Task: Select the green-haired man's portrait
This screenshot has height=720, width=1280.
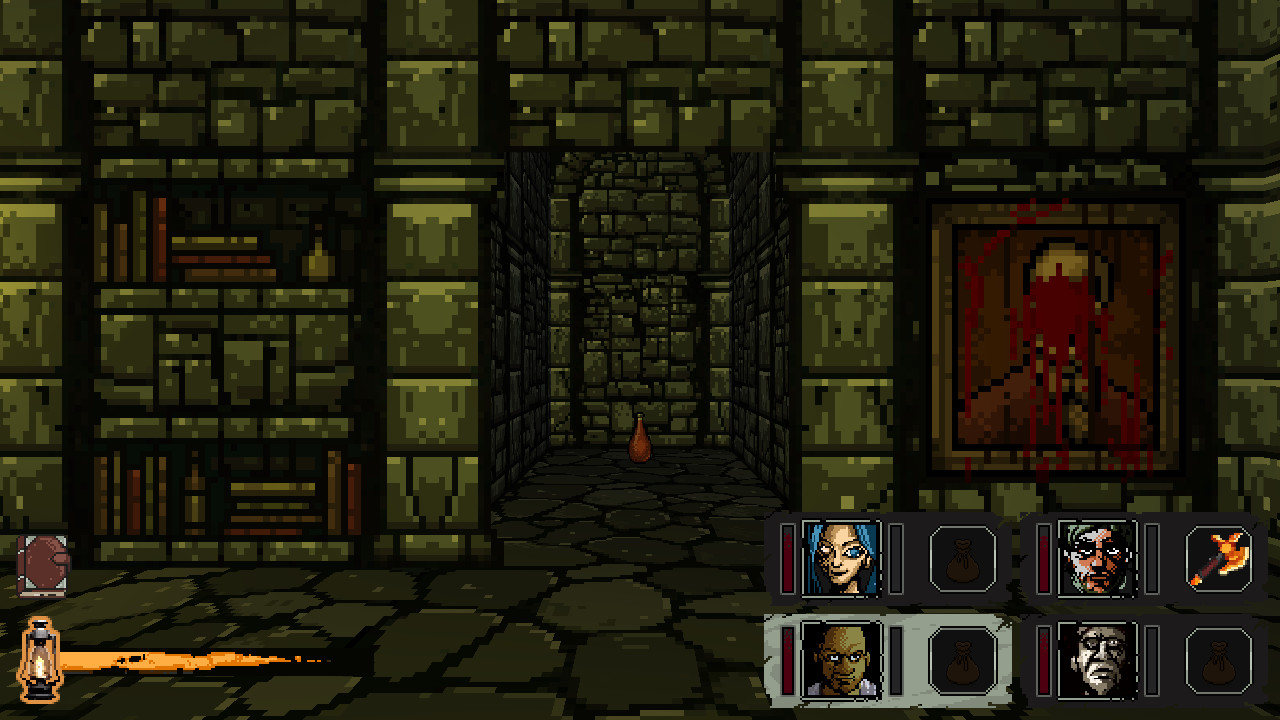Action: 1098,558
